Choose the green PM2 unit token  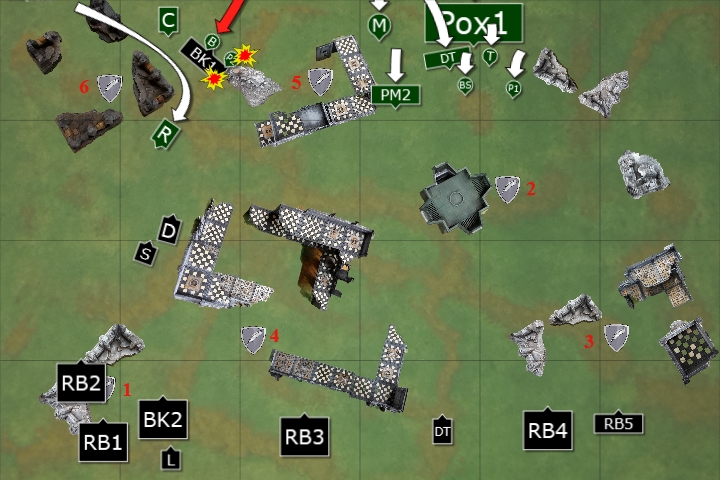pyautogui.click(x=397, y=95)
